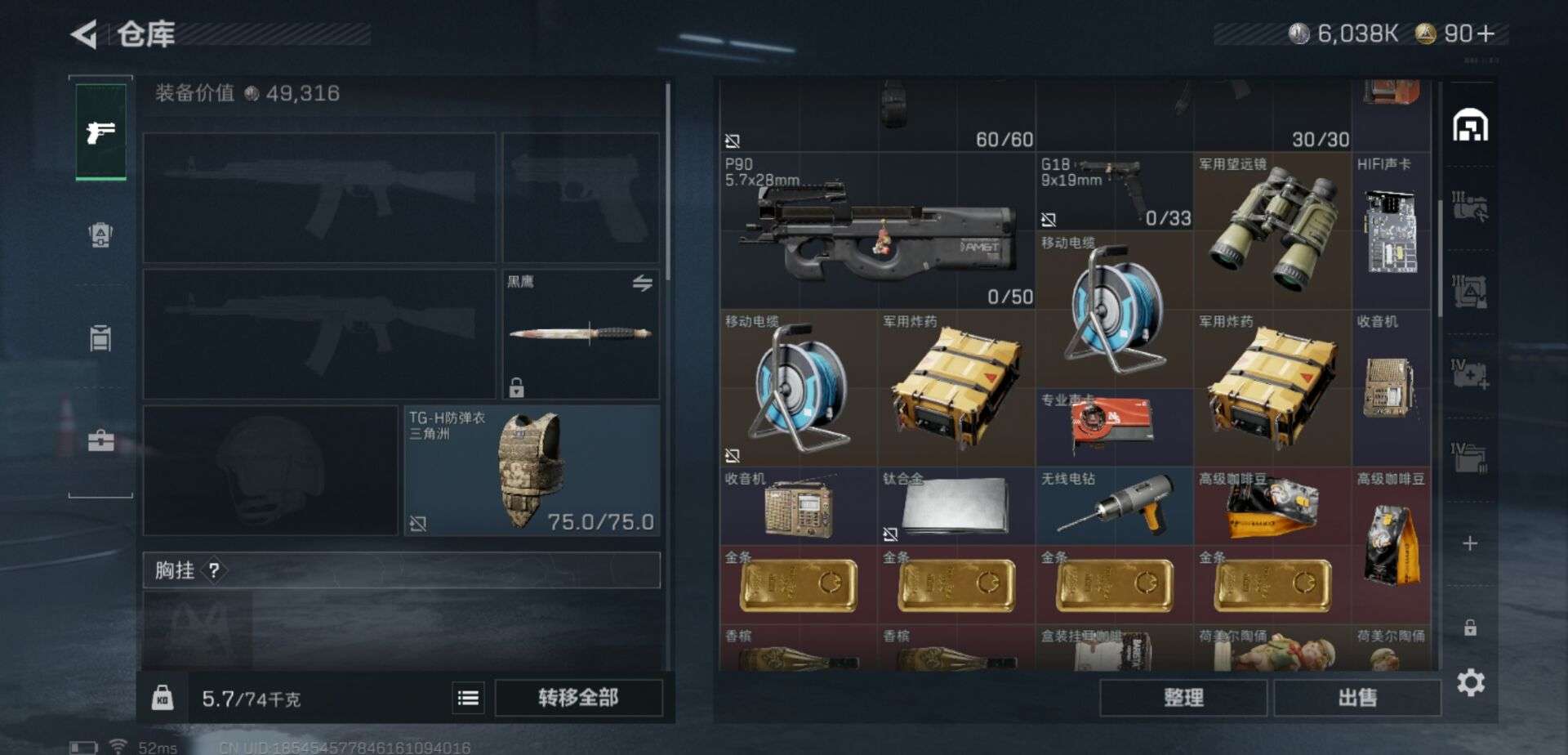
Task: Click the 转移全部 button
Action: (x=578, y=698)
